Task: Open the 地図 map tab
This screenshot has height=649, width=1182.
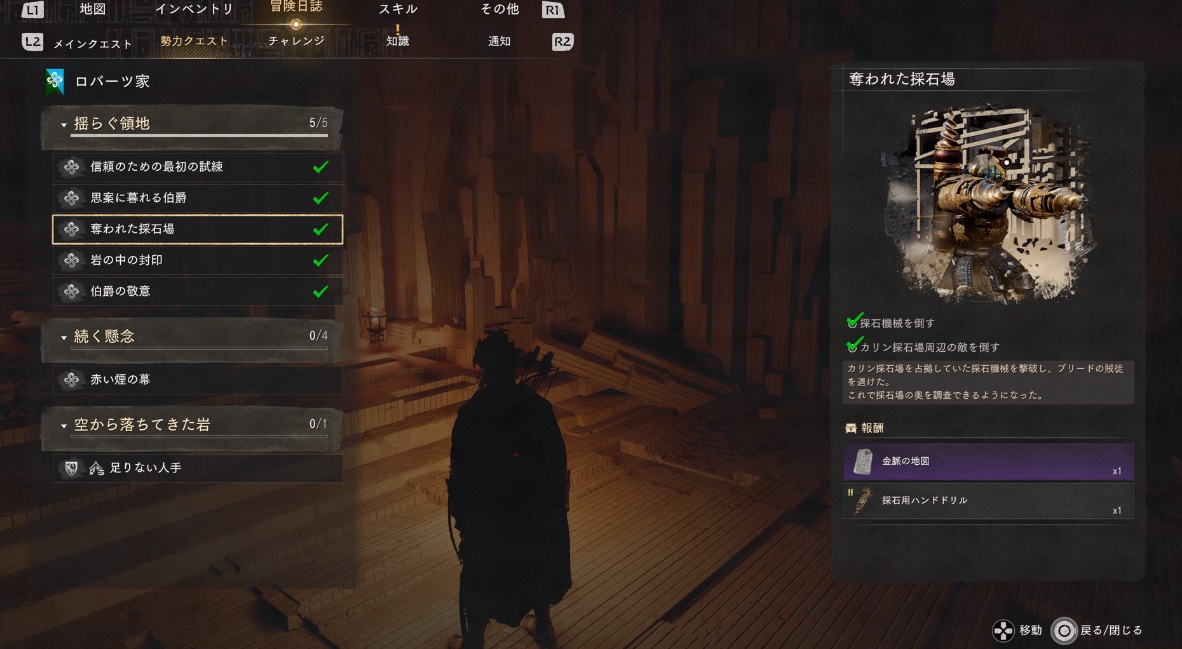Action: [x=93, y=10]
